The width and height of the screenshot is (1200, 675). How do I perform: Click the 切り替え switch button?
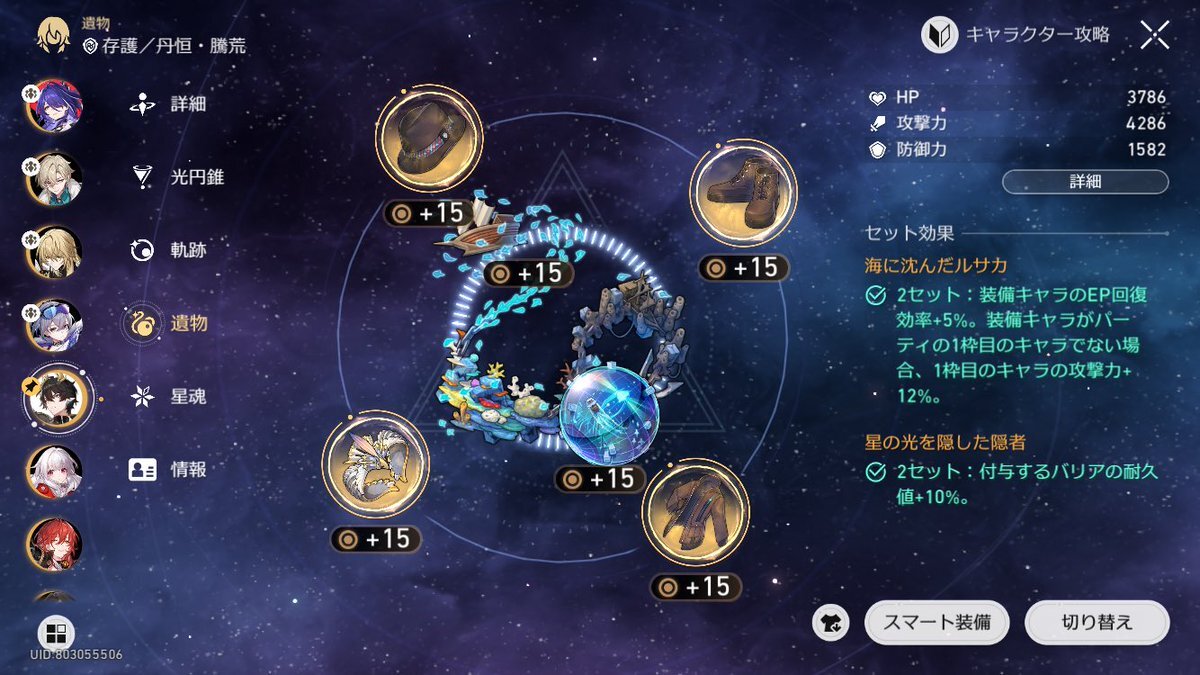(1096, 622)
